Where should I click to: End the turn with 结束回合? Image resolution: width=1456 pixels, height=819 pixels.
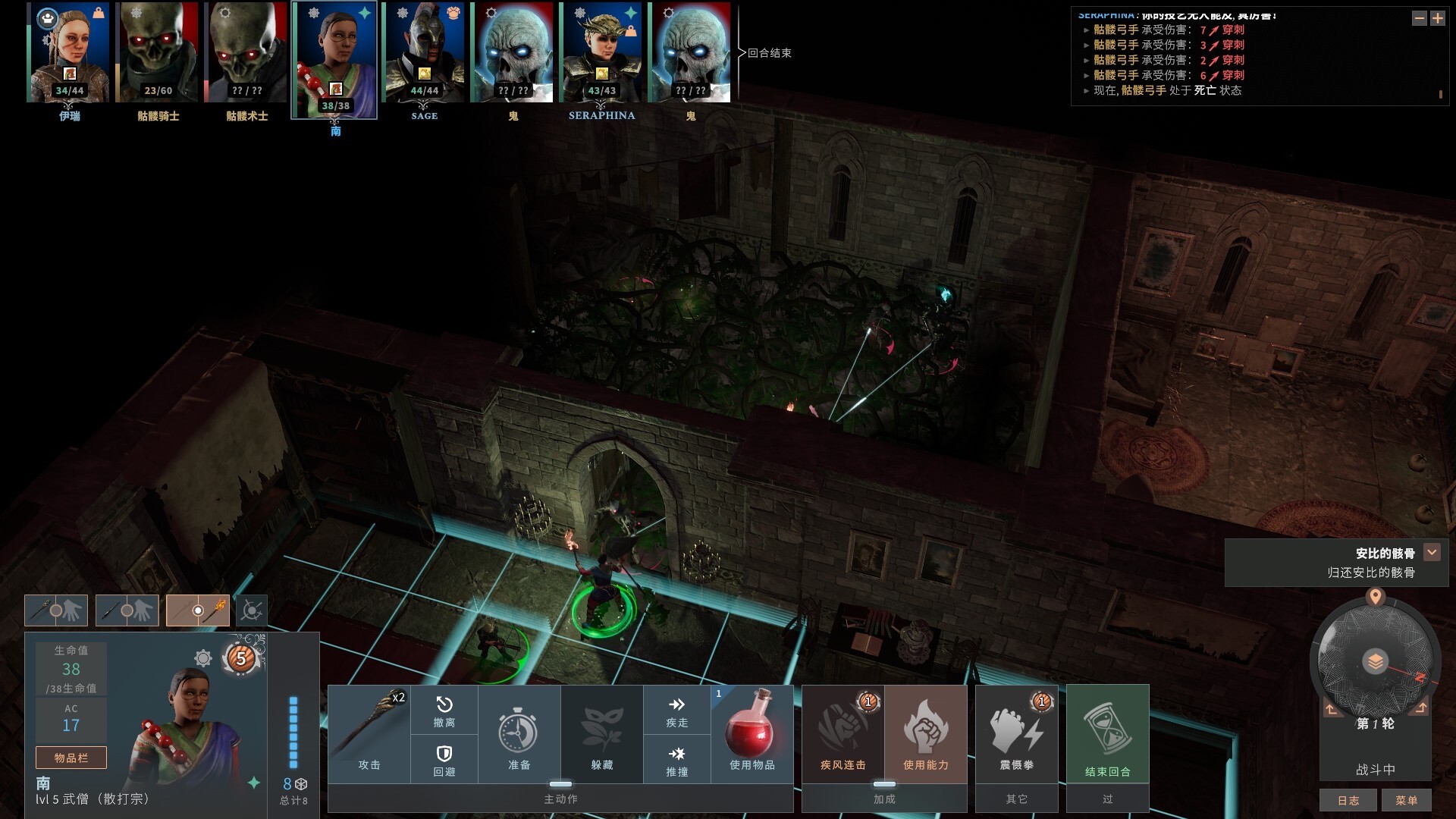[x=1107, y=733]
